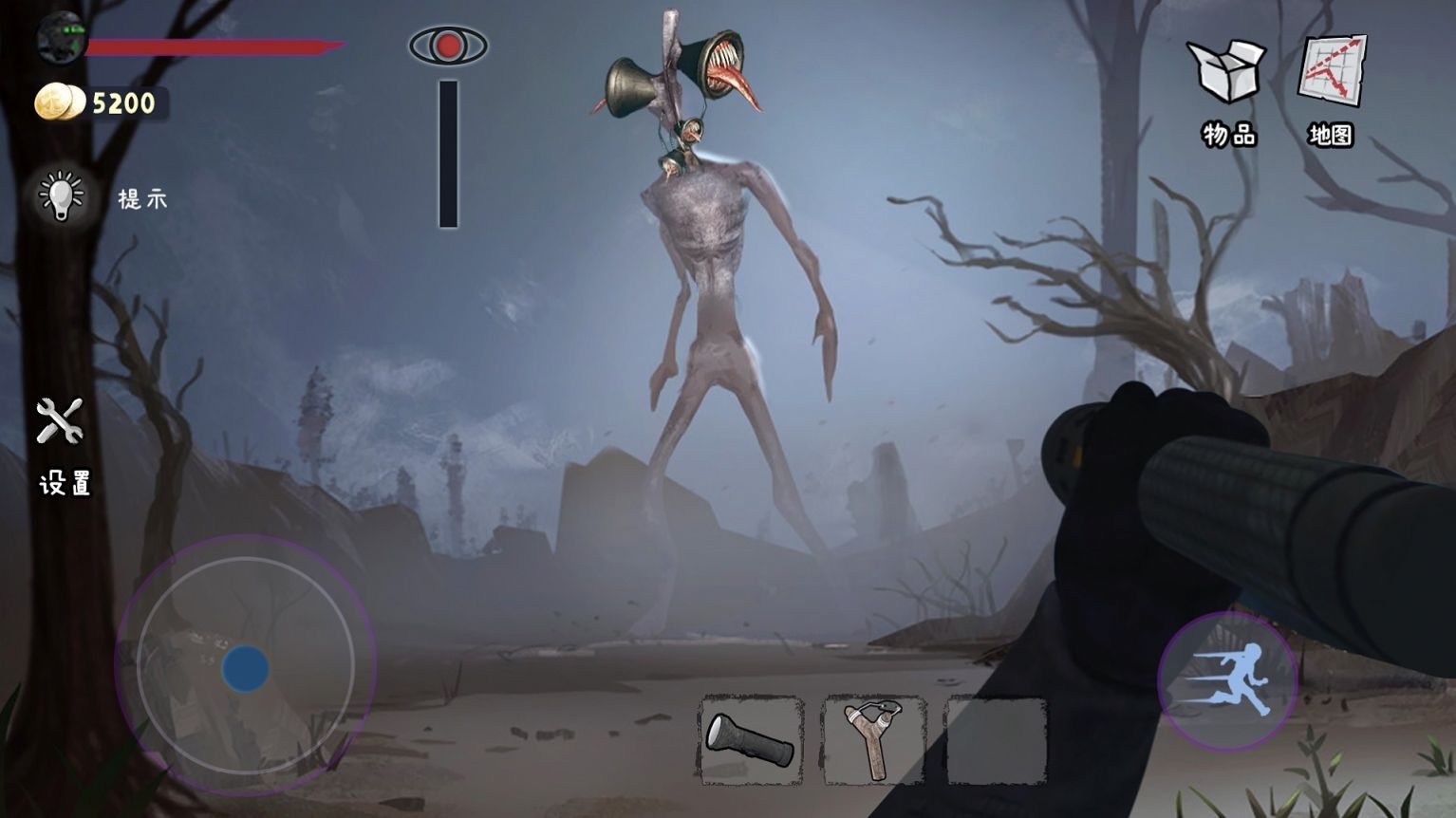Tap the gold coin stack icon
Viewport: 1456px width, 818px height.
tap(59, 102)
